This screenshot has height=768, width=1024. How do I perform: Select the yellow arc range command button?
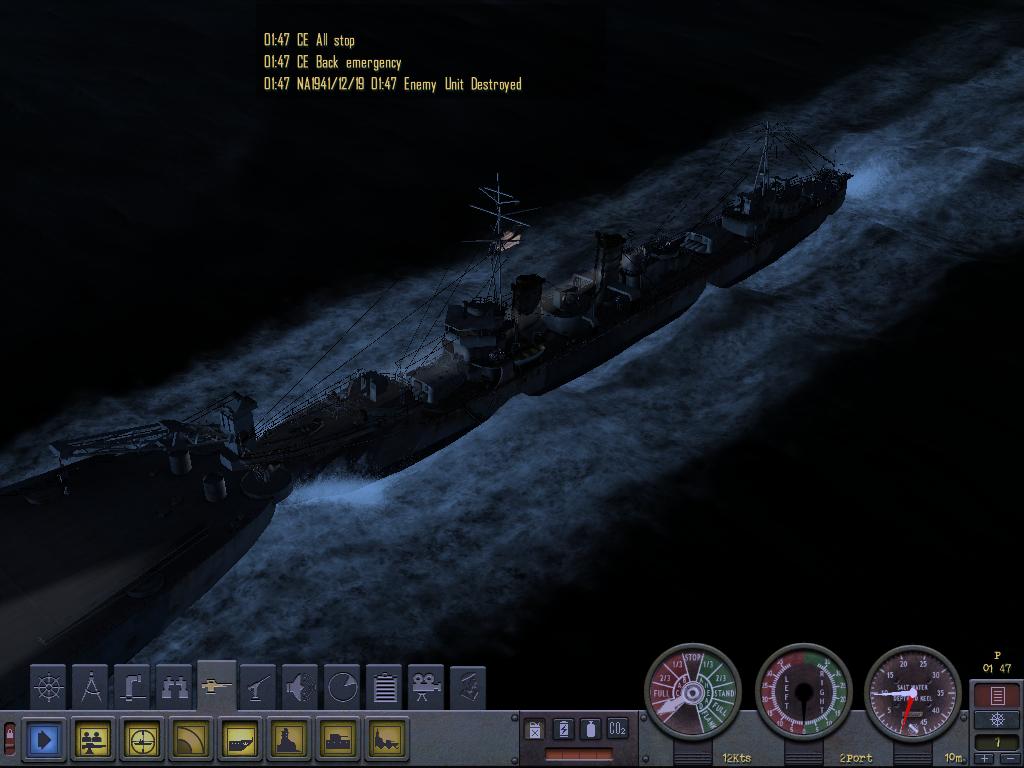pyautogui.click(x=192, y=740)
